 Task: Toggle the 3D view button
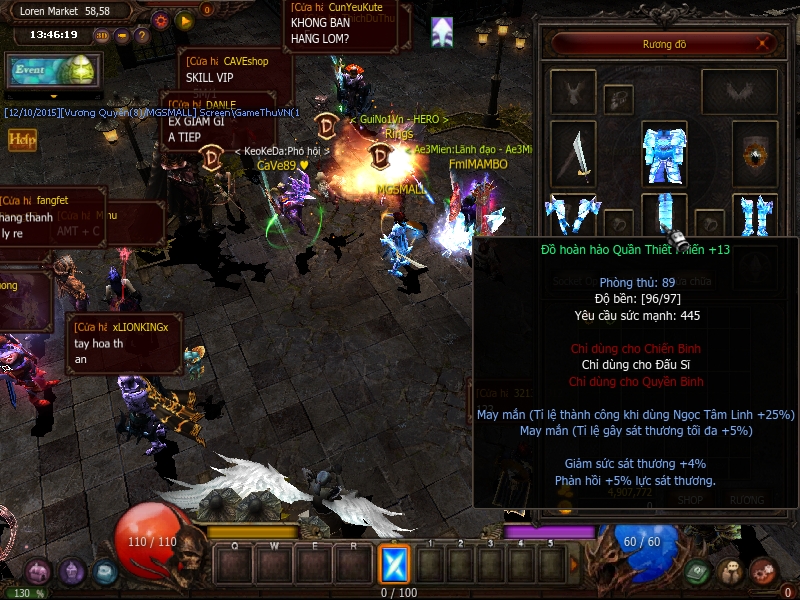pos(102,35)
